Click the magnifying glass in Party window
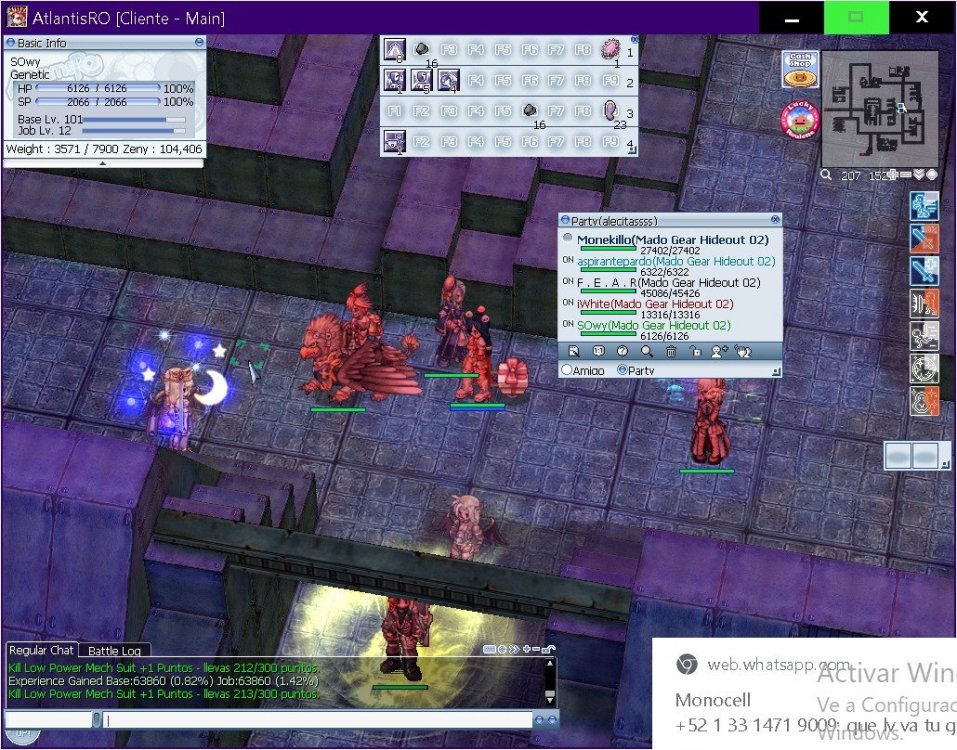Viewport: 957px width, 750px height. click(647, 351)
